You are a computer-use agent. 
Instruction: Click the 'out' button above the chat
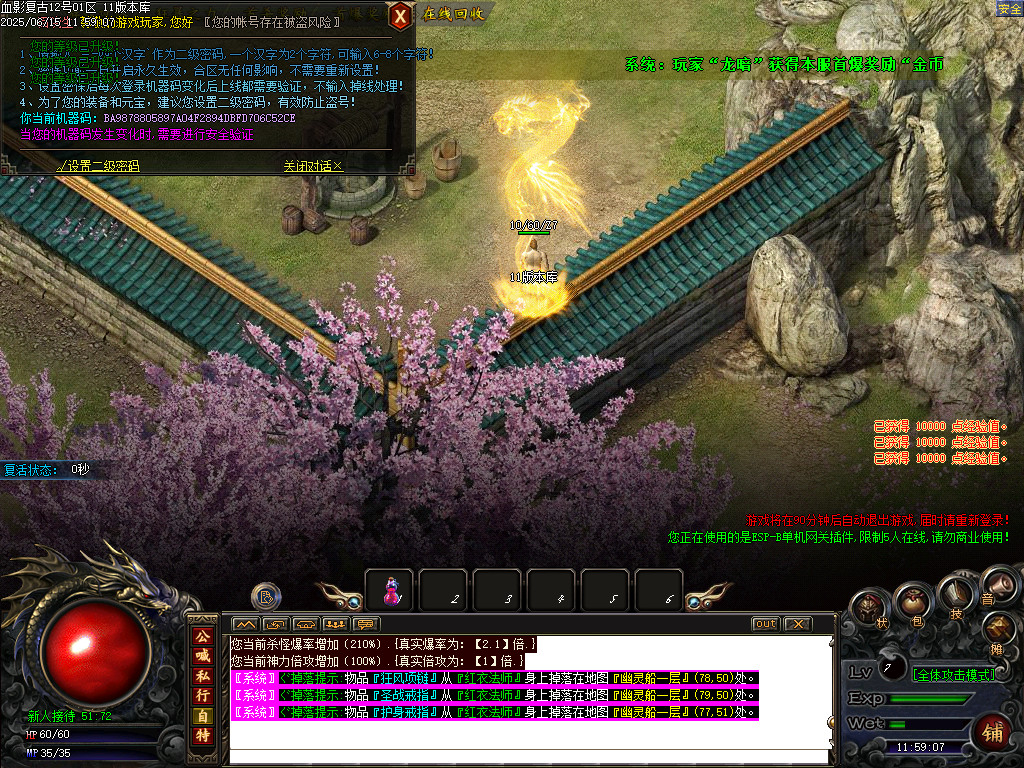pyautogui.click(x=765, y=624)
